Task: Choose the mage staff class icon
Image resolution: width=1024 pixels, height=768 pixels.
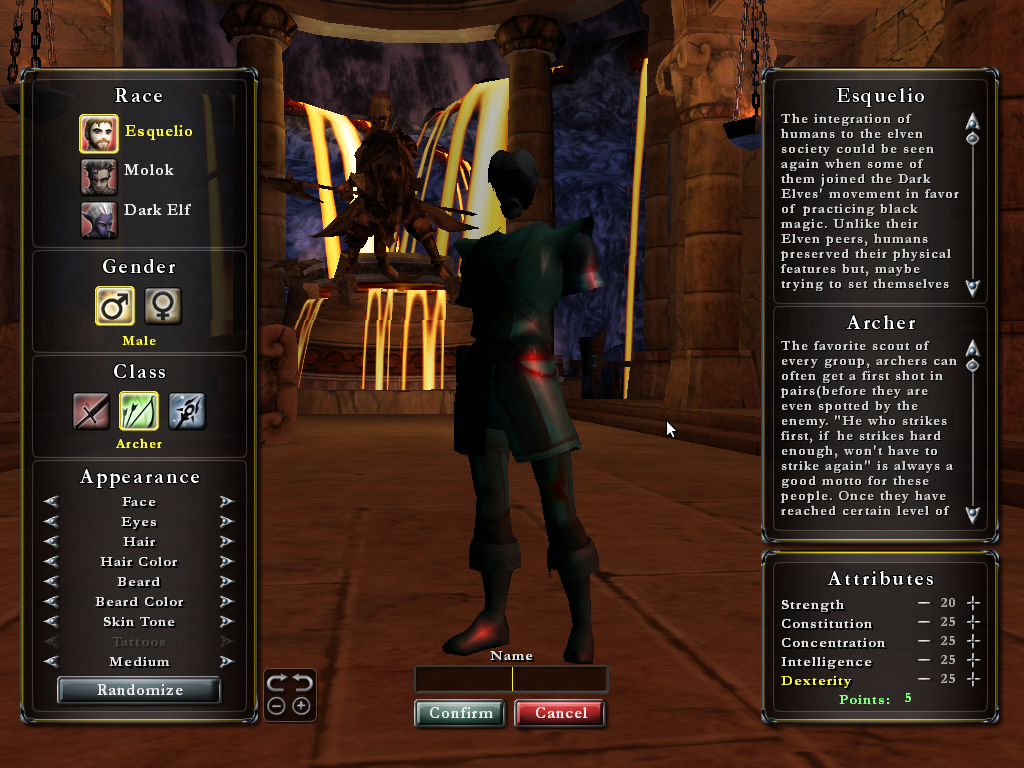Action: pos(187,411)
